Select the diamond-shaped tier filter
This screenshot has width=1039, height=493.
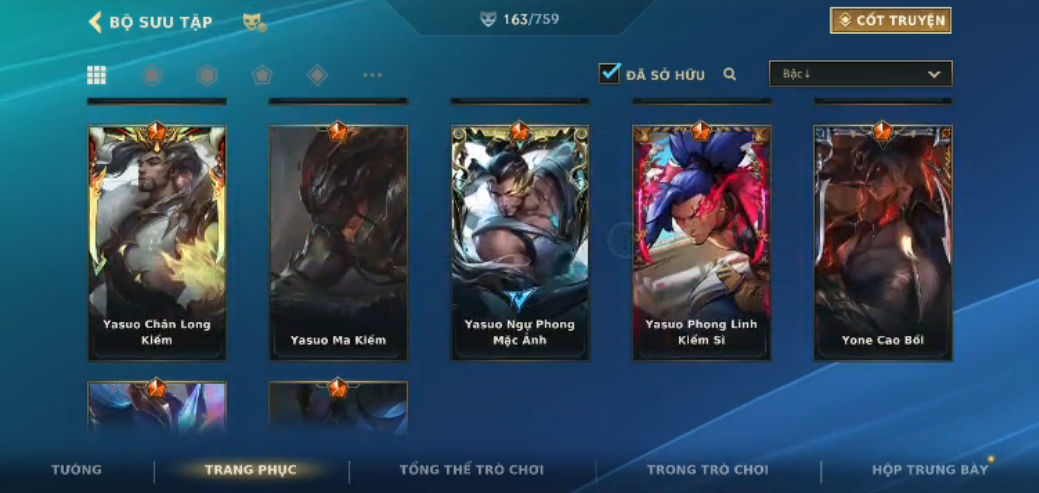317,75
